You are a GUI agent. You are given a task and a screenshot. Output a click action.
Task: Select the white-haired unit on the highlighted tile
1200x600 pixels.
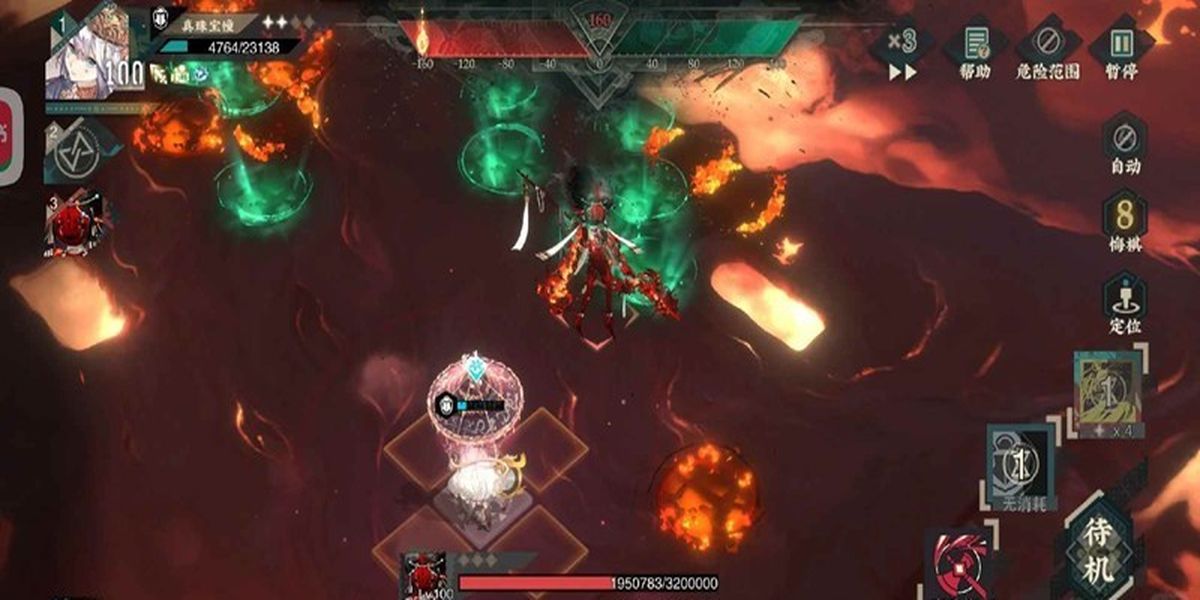click(478, 483)
